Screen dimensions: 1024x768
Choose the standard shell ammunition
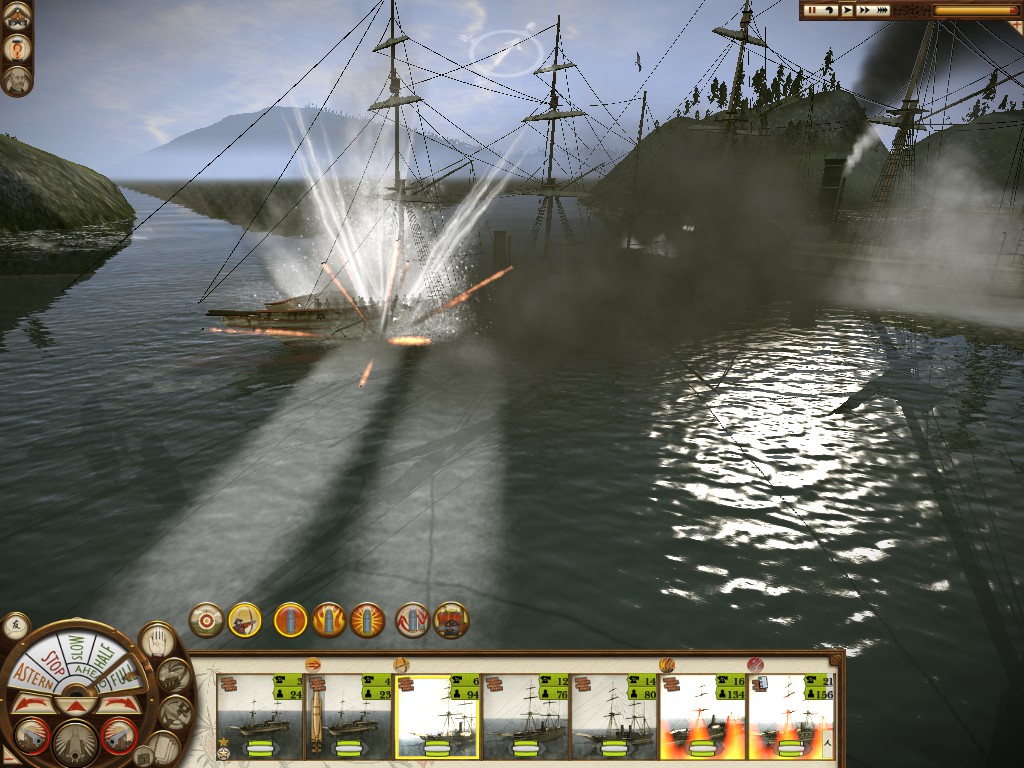click(x=291, y=620)
